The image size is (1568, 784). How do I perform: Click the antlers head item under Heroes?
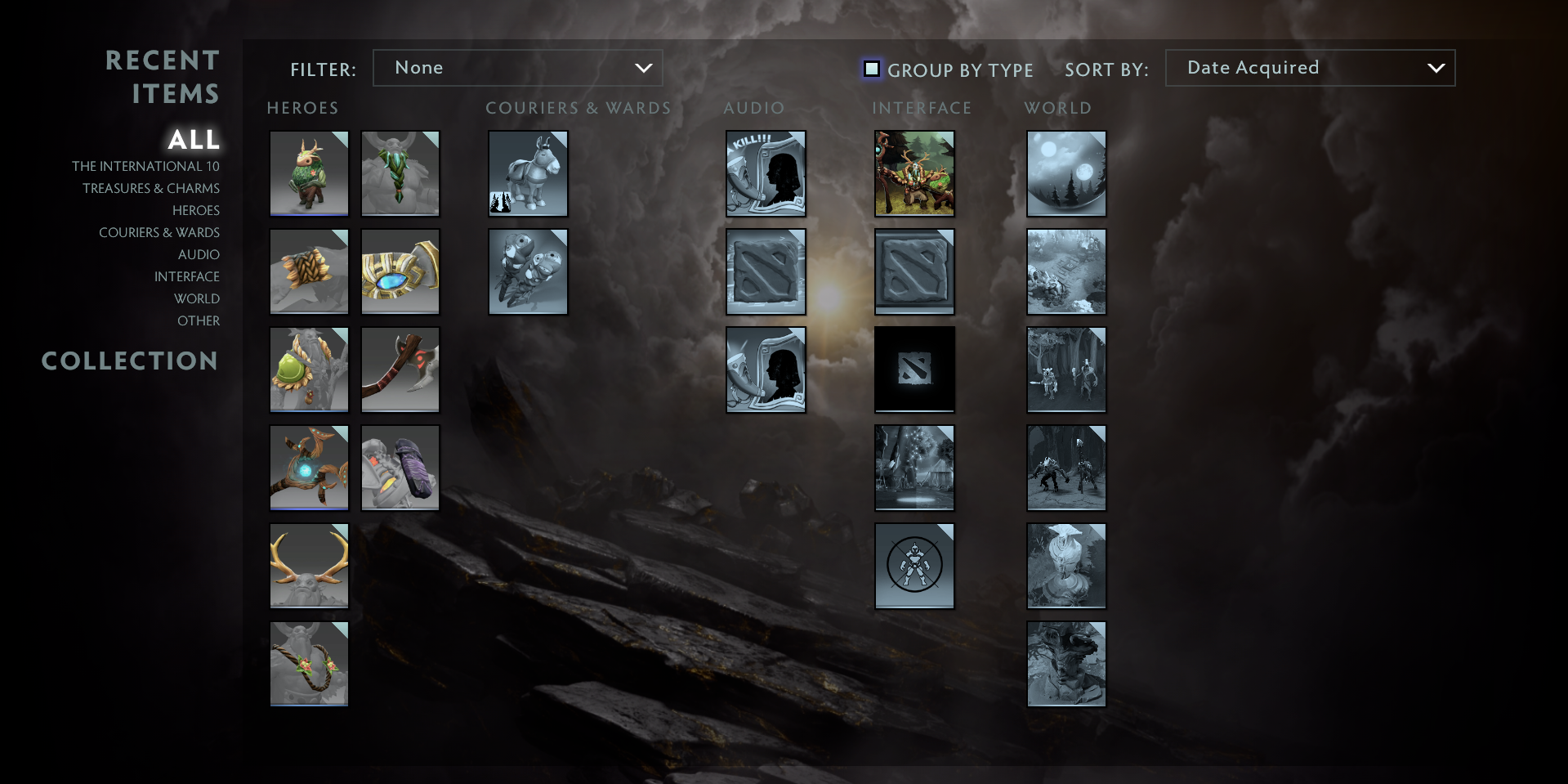coord(309,566)
